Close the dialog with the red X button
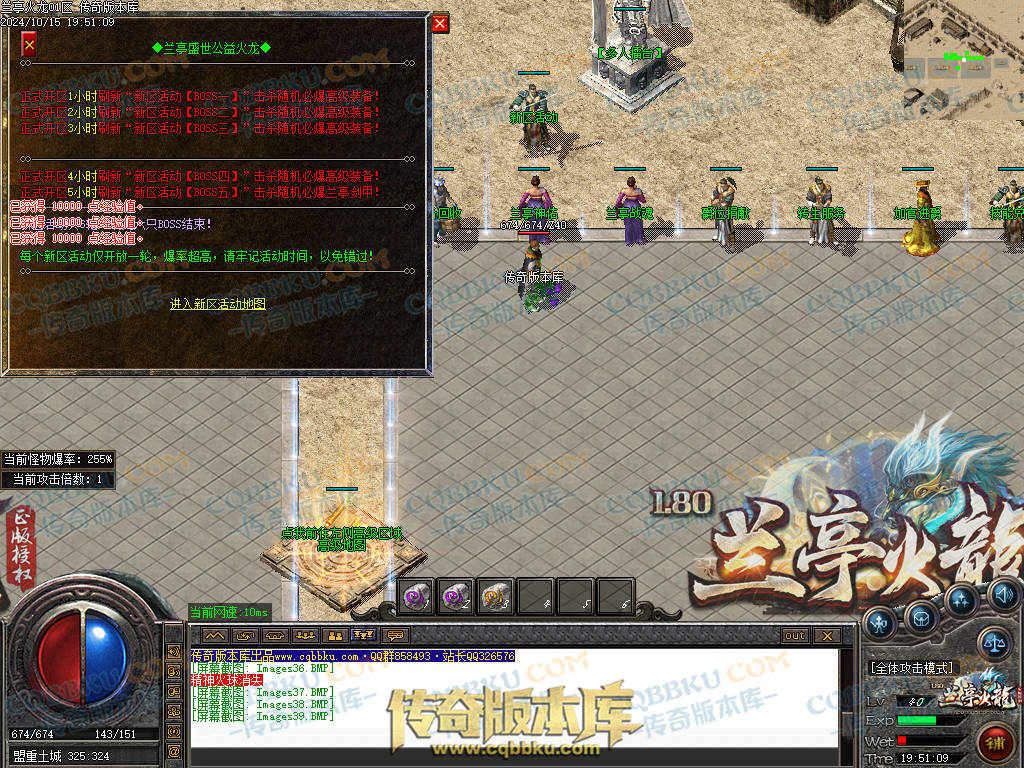 [x=440, y=24]
